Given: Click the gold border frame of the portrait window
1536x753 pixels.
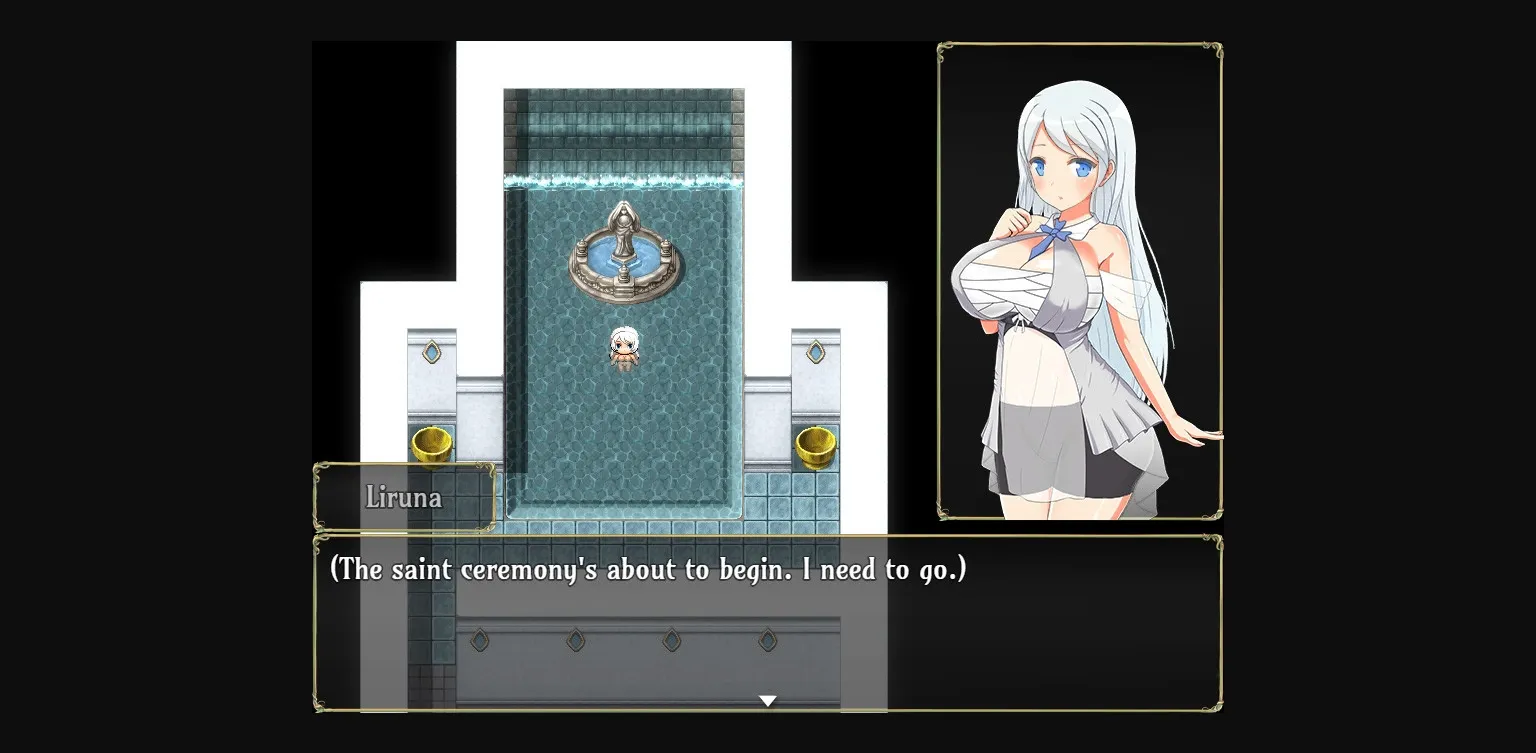Looking at the screenshot, I should click(x=1080, y=44).
